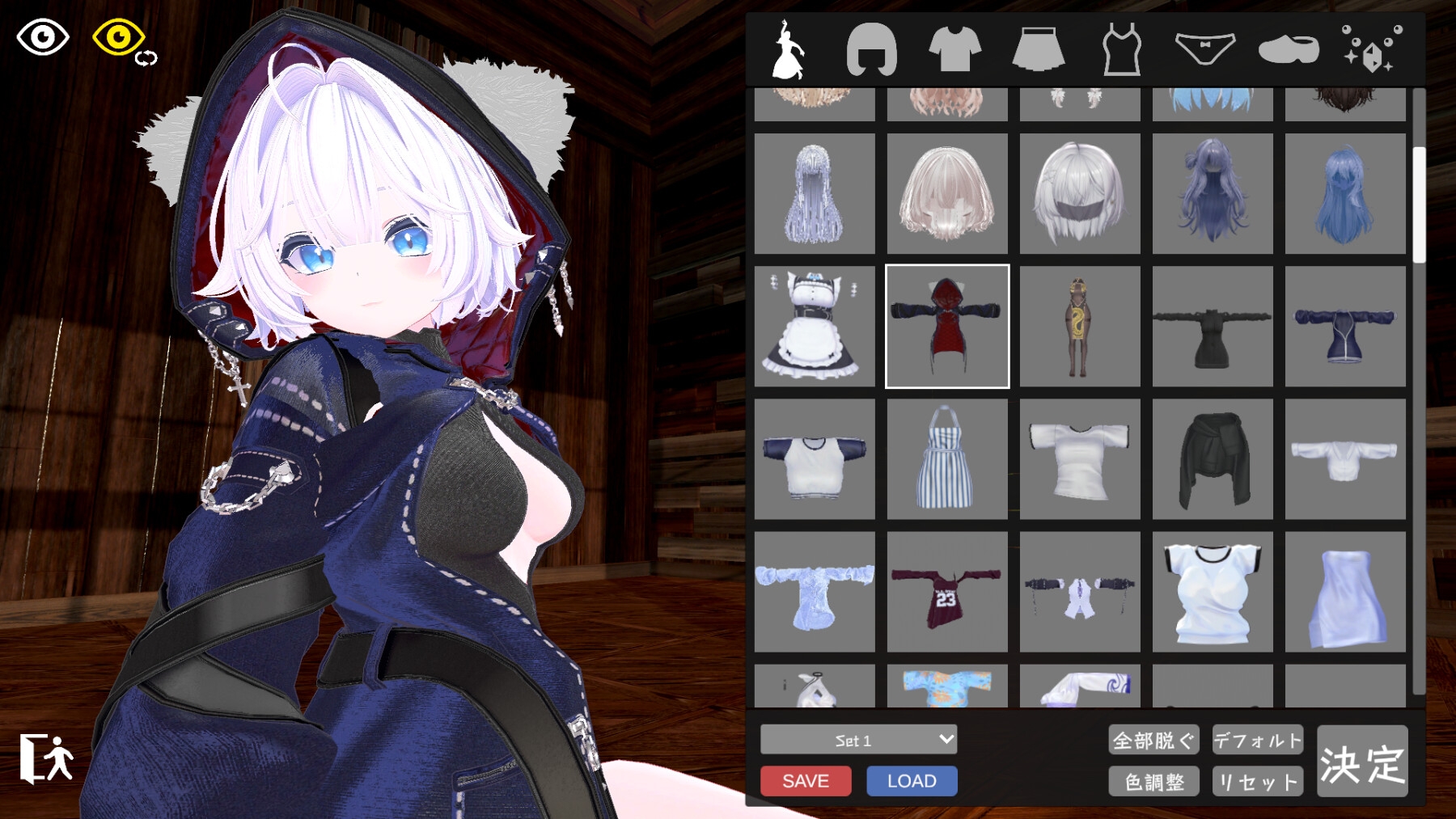Select the maid dress thumbnail

(x=814, y=327)
